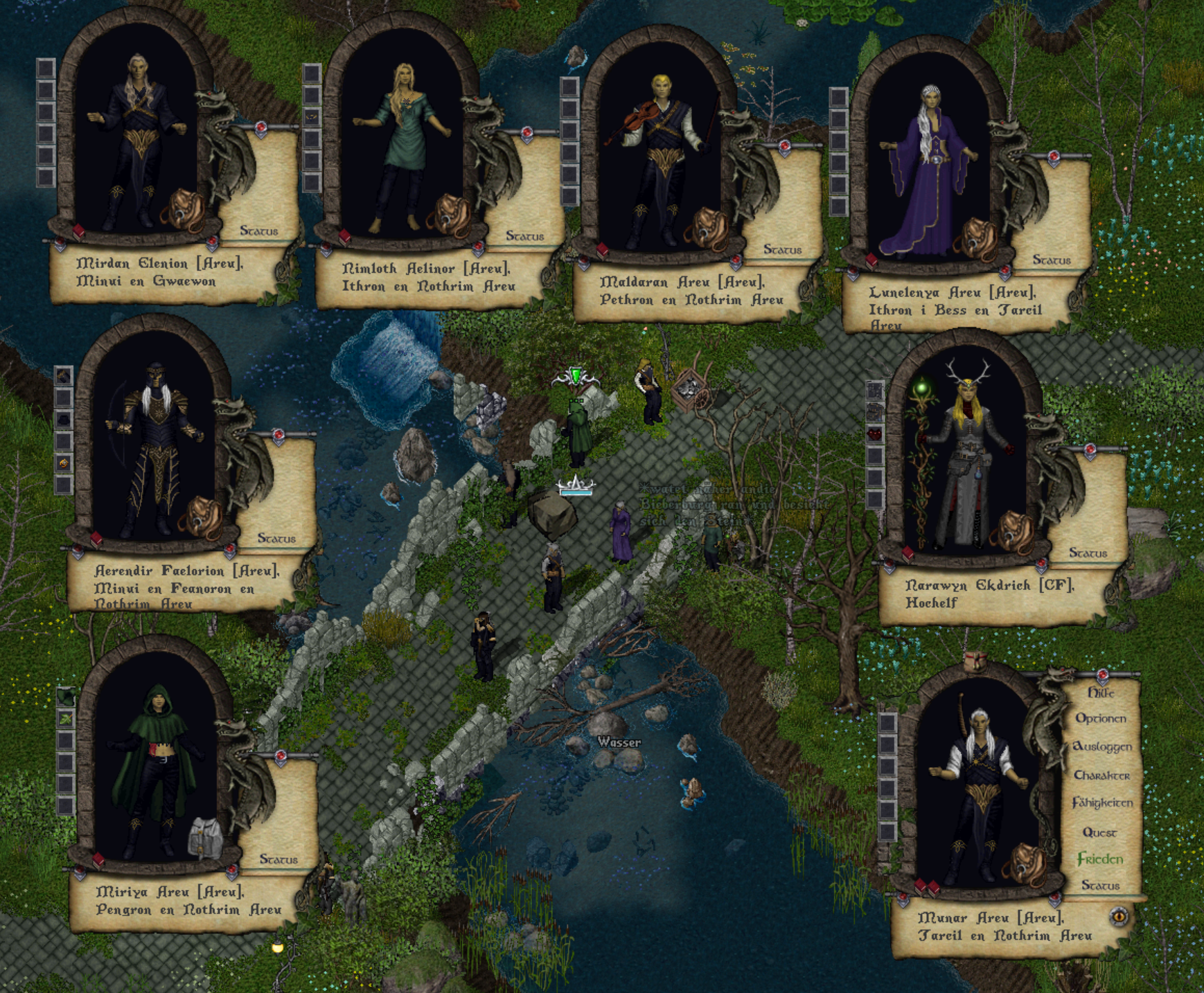Open the Quest log
This screenshot has height=993, width=1204.
(1099, 832)
